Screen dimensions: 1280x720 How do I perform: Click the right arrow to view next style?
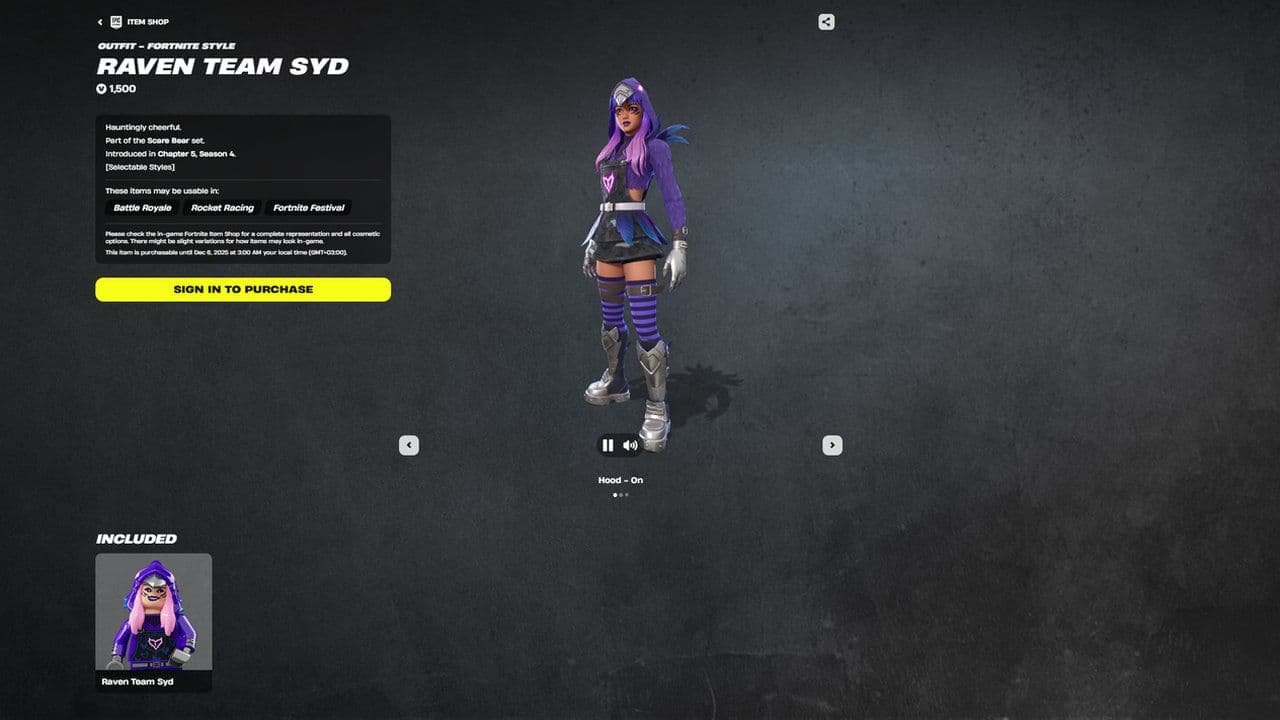(832, 445)
